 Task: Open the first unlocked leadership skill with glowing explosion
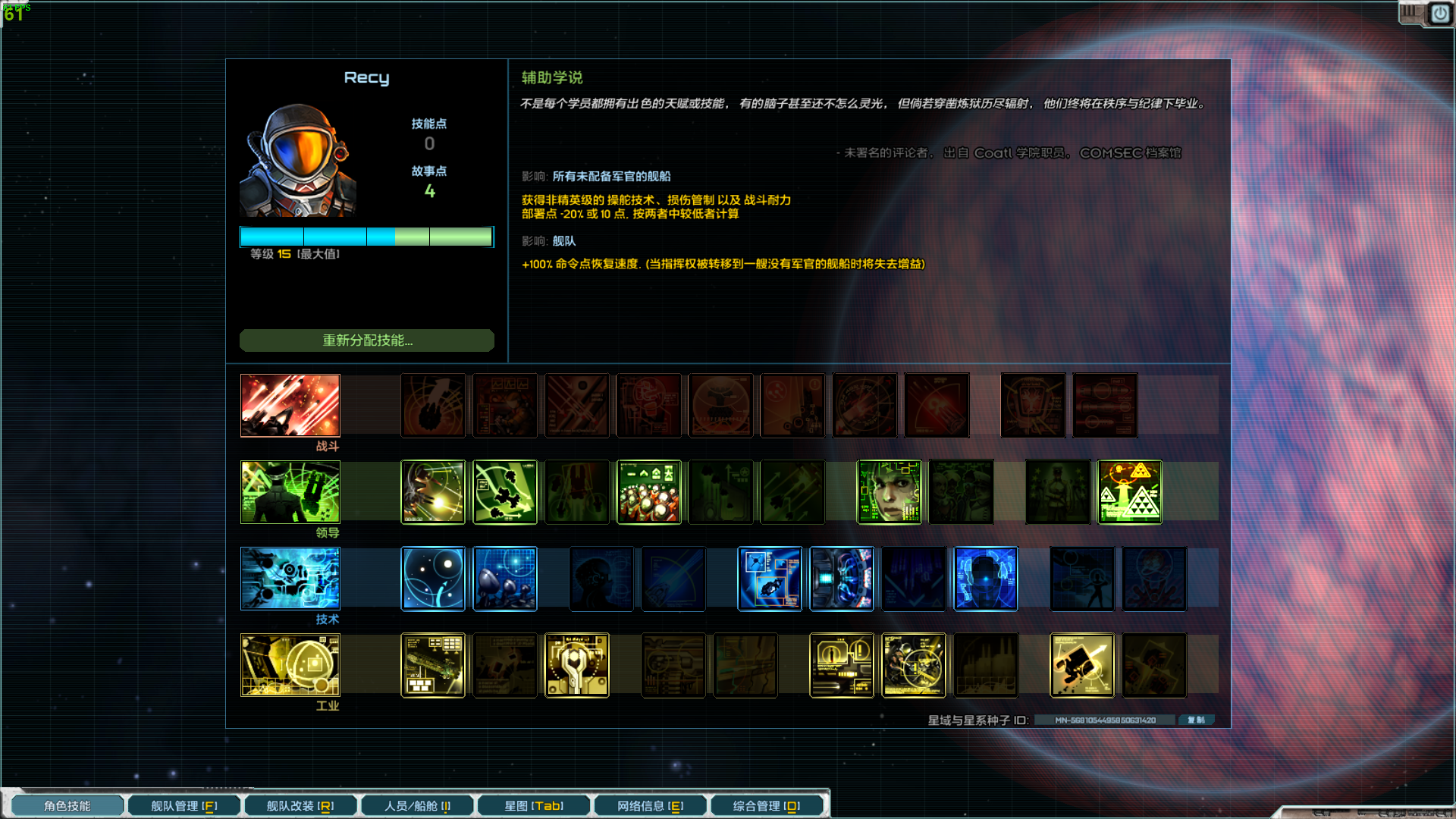click(x=433, y=492)
